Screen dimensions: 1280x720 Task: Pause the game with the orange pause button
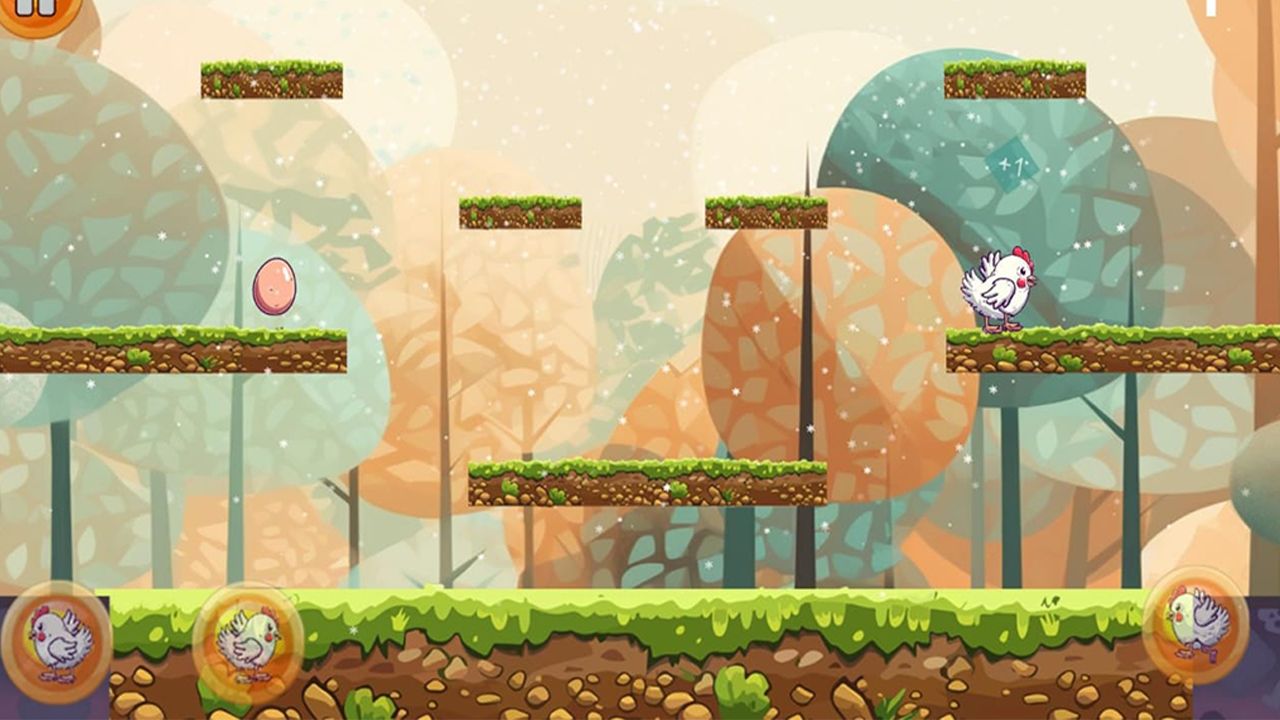point(36,10)
